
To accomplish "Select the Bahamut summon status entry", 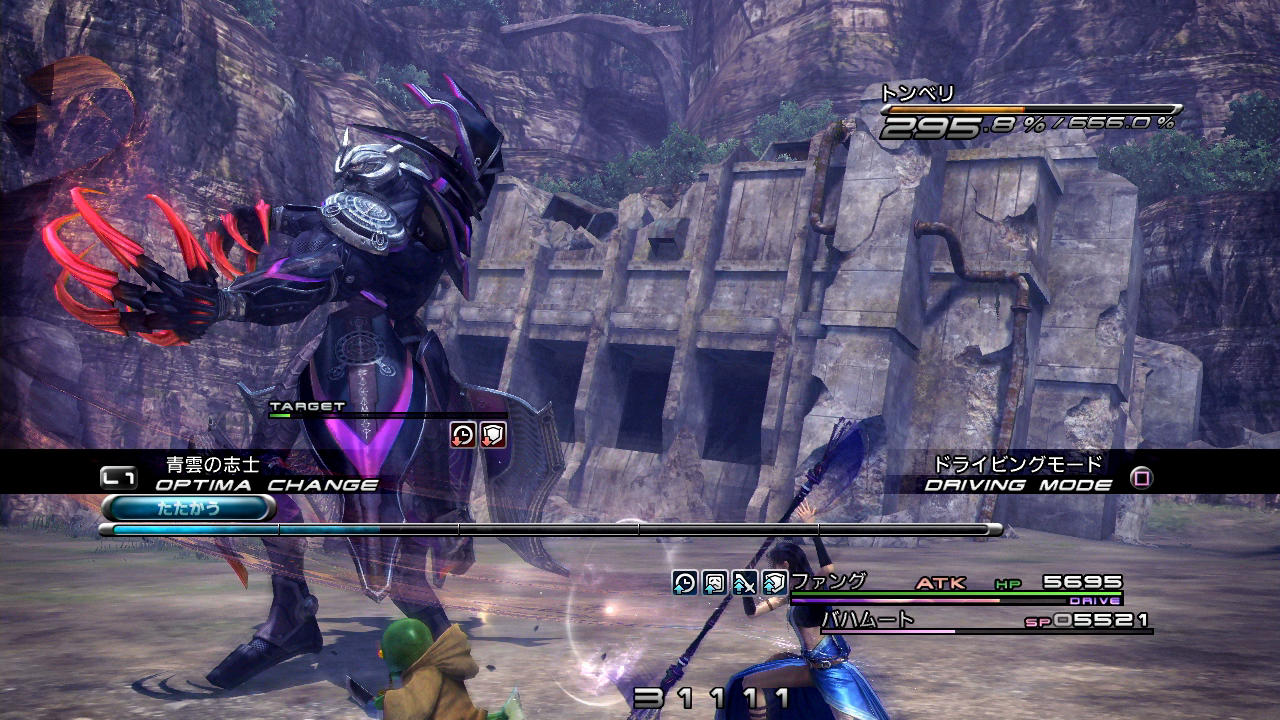I will pyautogui.click(x=985, y=621).
